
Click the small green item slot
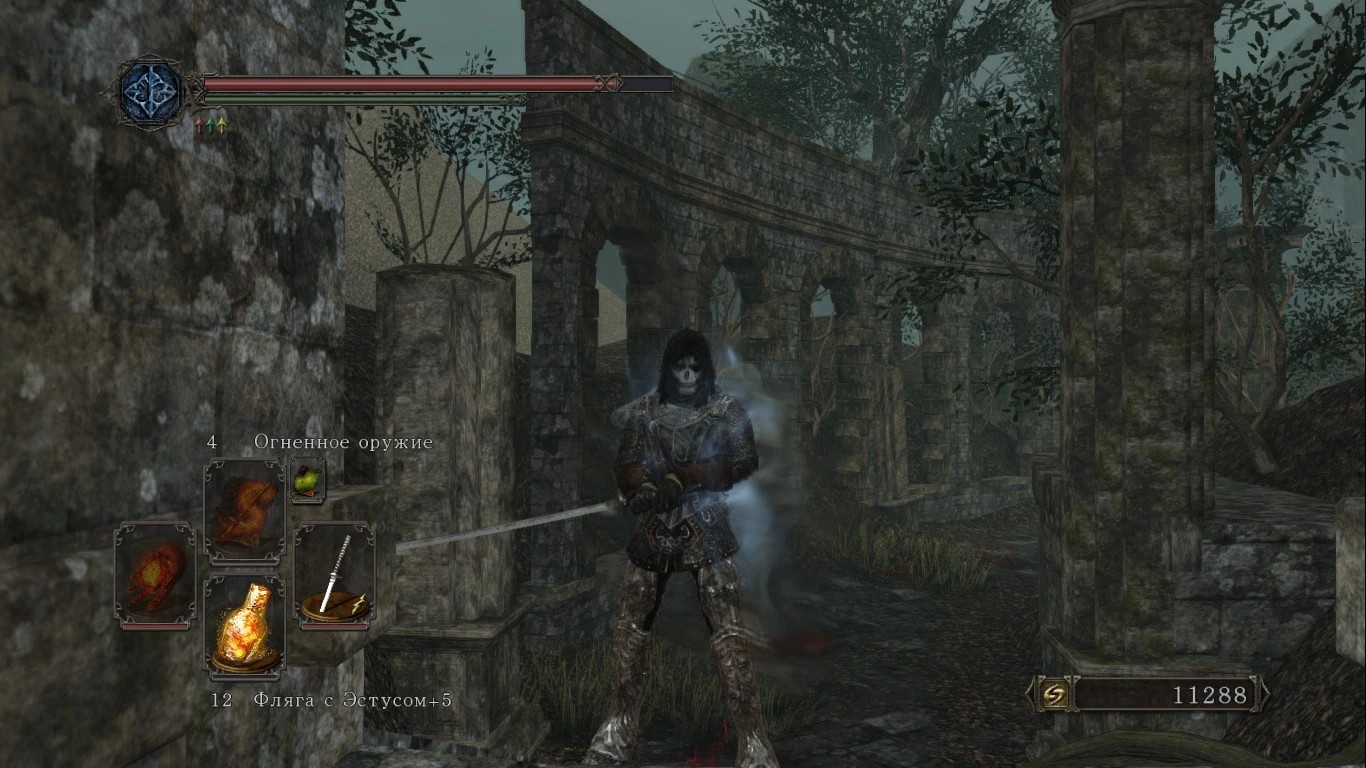pos(307,481)
